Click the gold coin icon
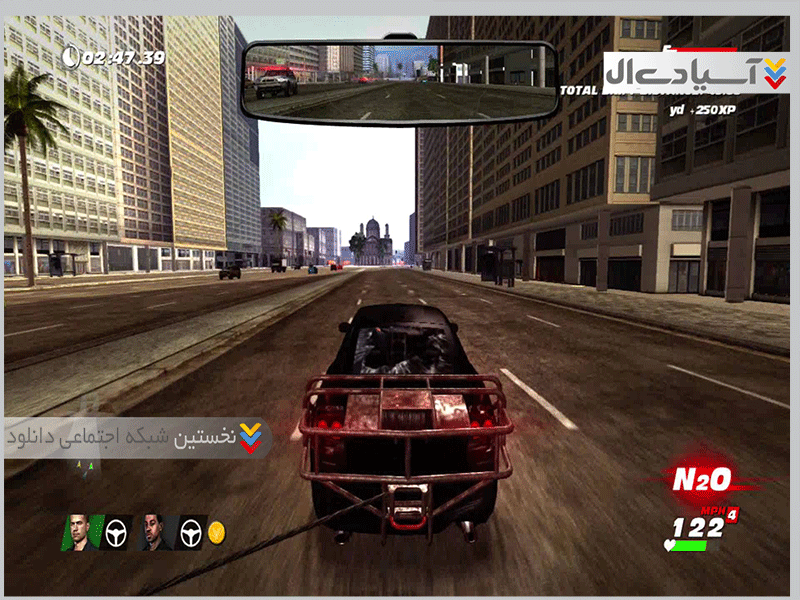Screen dimensions: 800x600 (216, 531)
